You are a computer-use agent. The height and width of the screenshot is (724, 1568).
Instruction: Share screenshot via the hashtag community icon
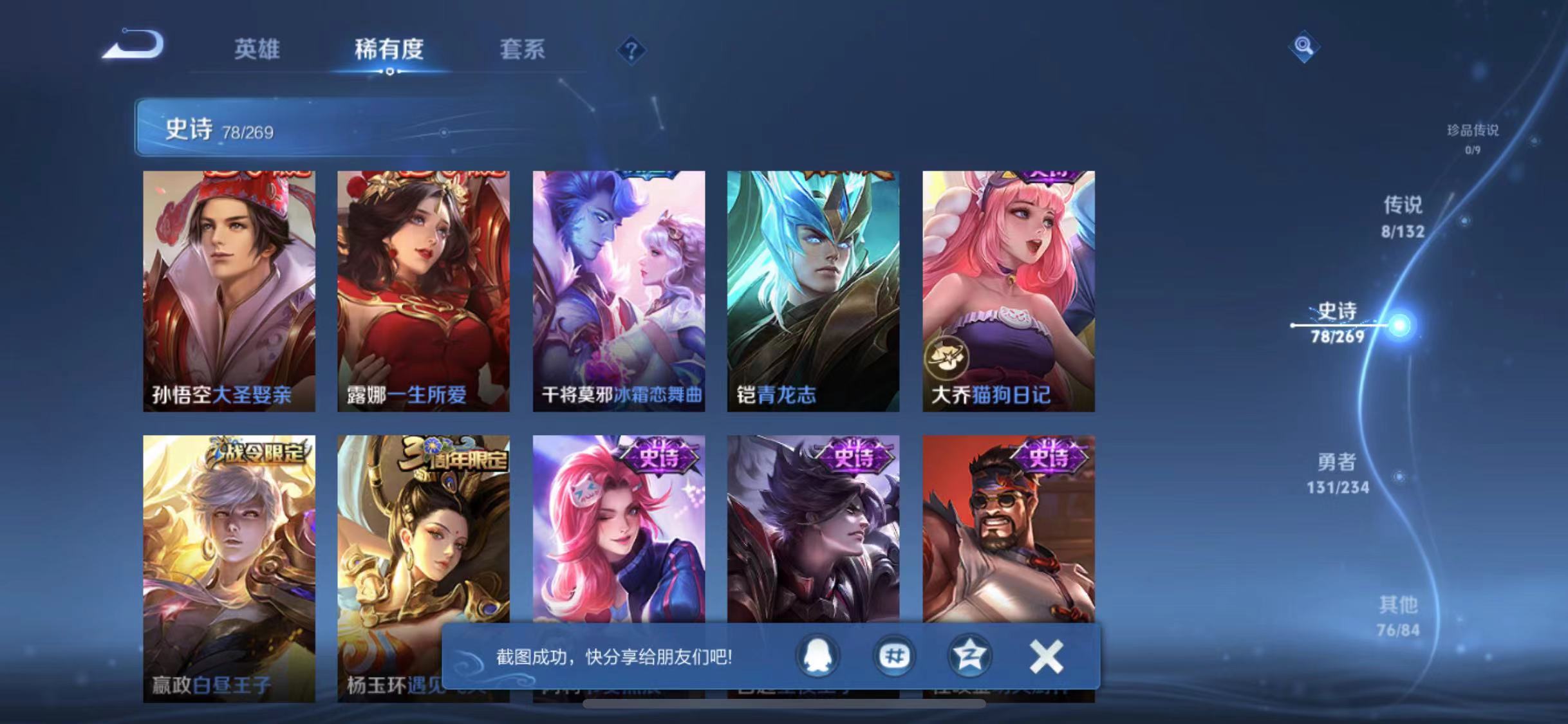pyautogui.click(x=894, y=656)
